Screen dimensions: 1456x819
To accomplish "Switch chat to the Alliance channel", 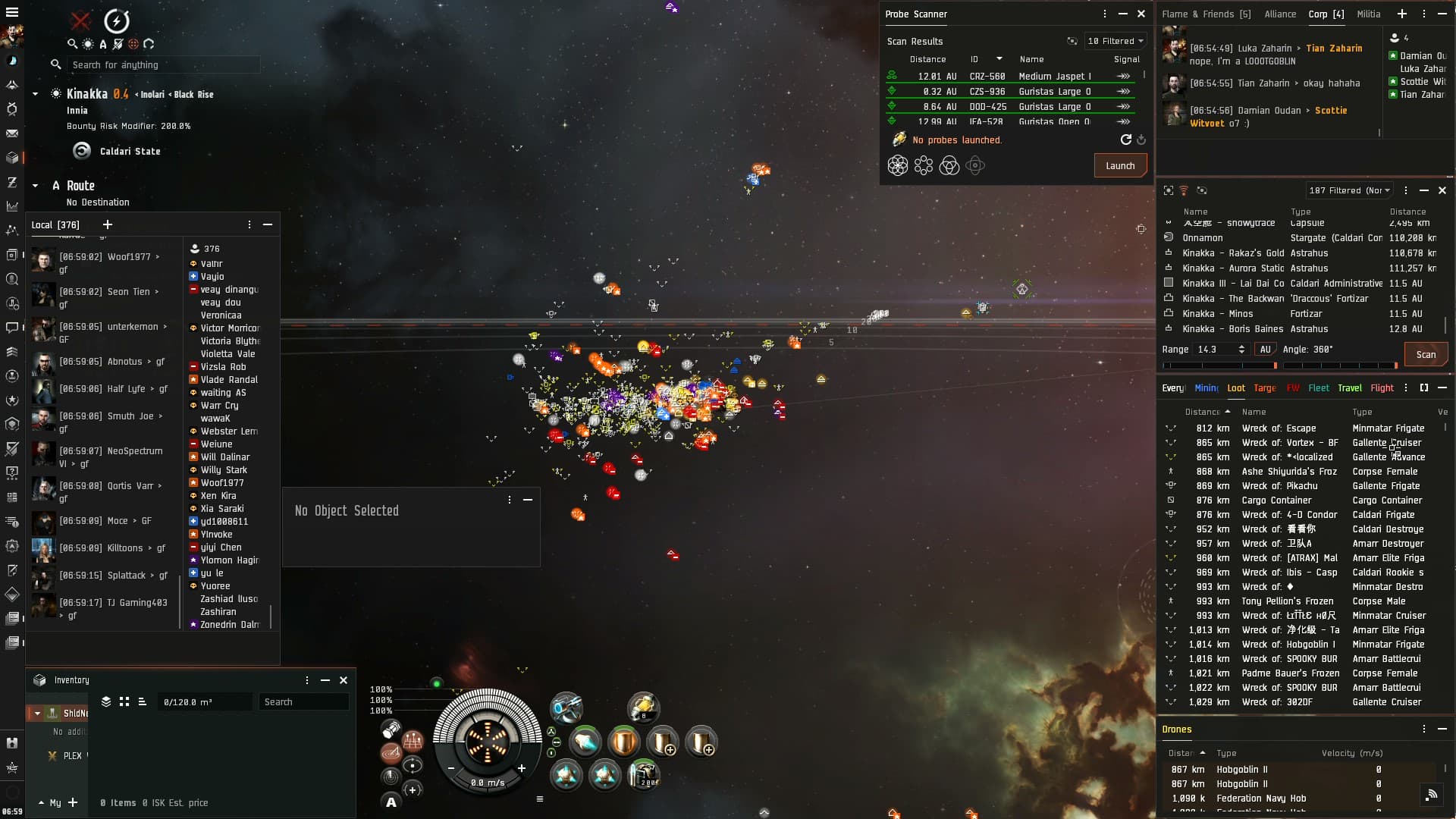I will [1280, 14].
